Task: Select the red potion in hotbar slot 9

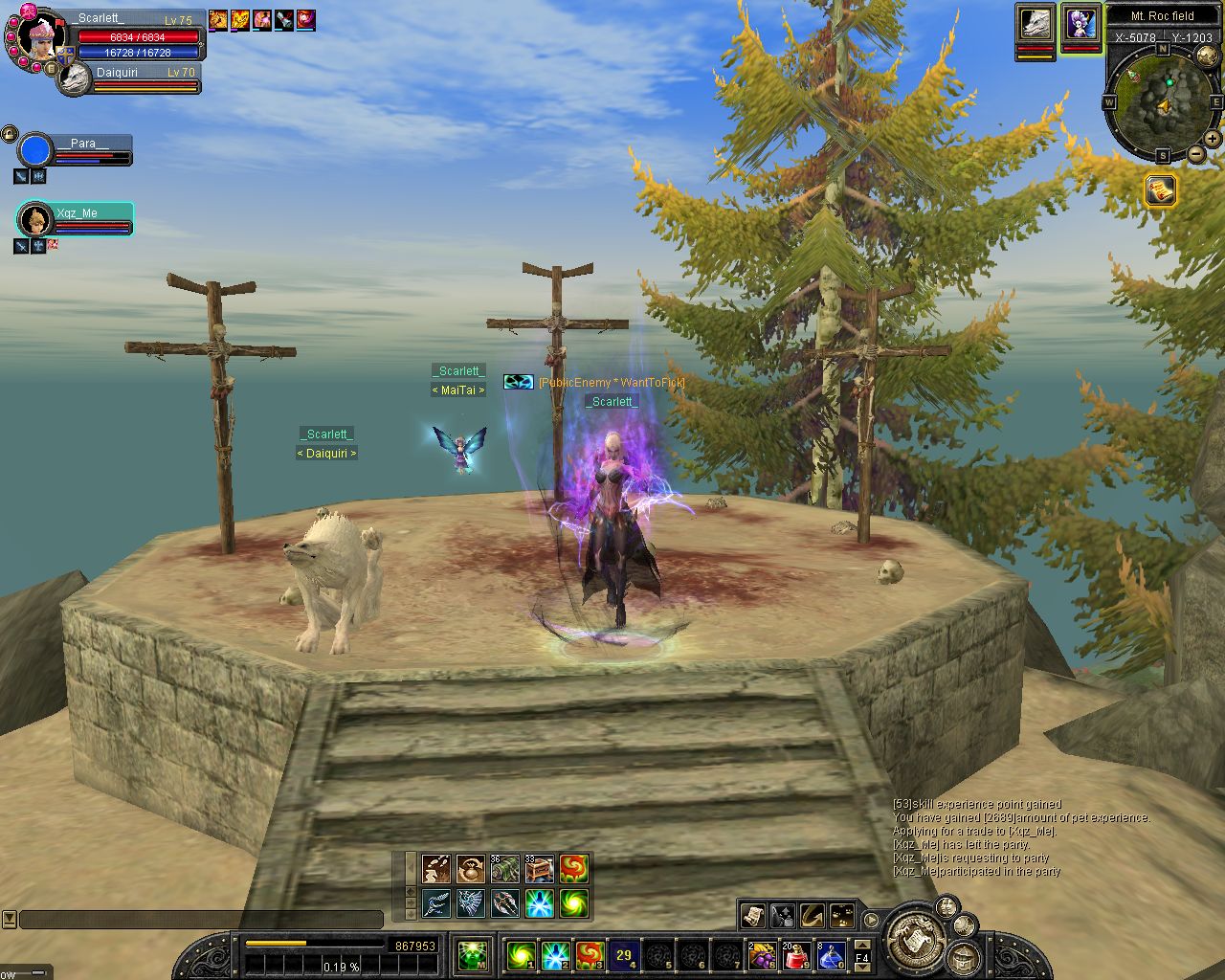Action: click(x=797, y=954)
